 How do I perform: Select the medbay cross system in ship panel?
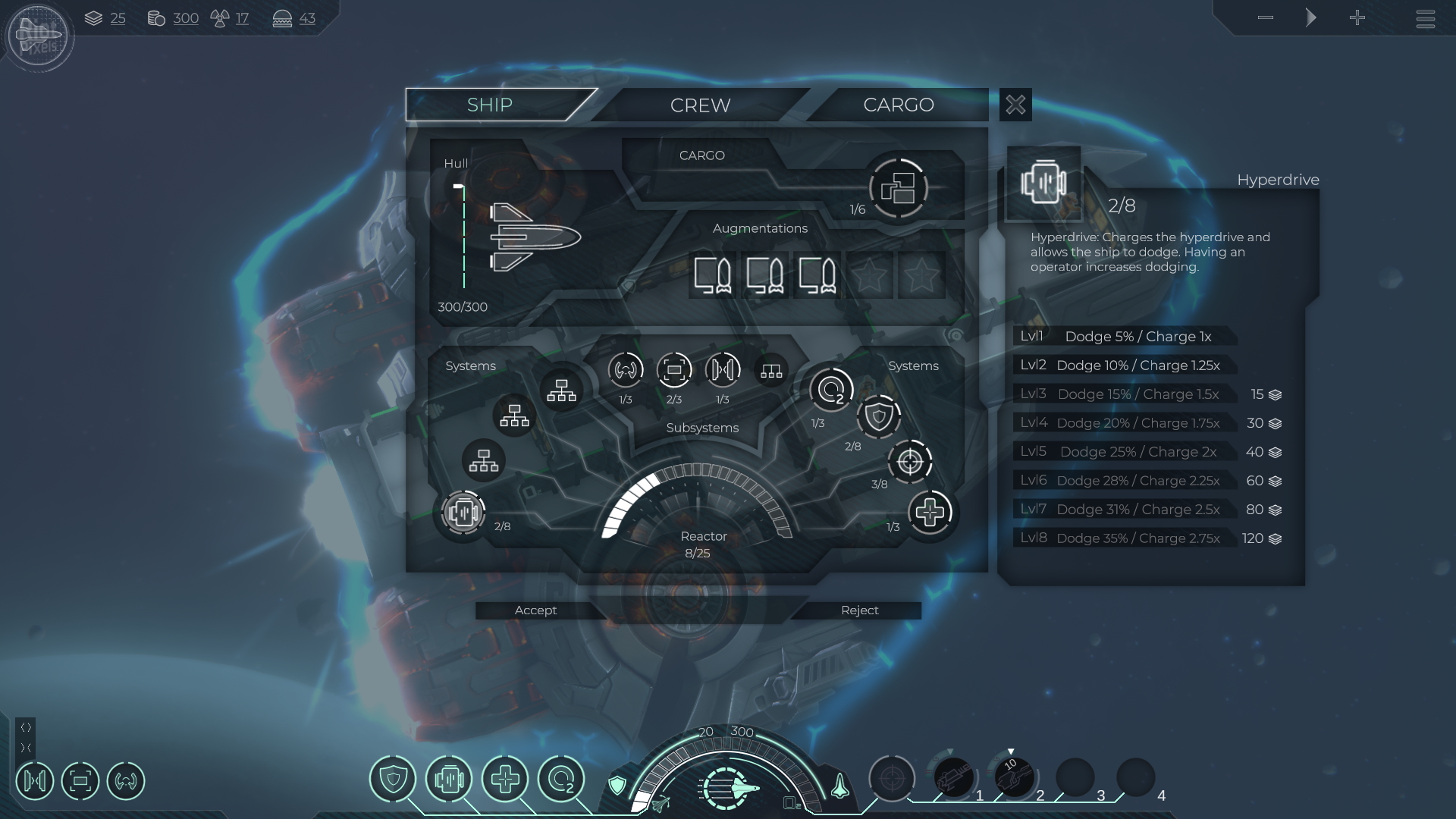click(930, 513)
